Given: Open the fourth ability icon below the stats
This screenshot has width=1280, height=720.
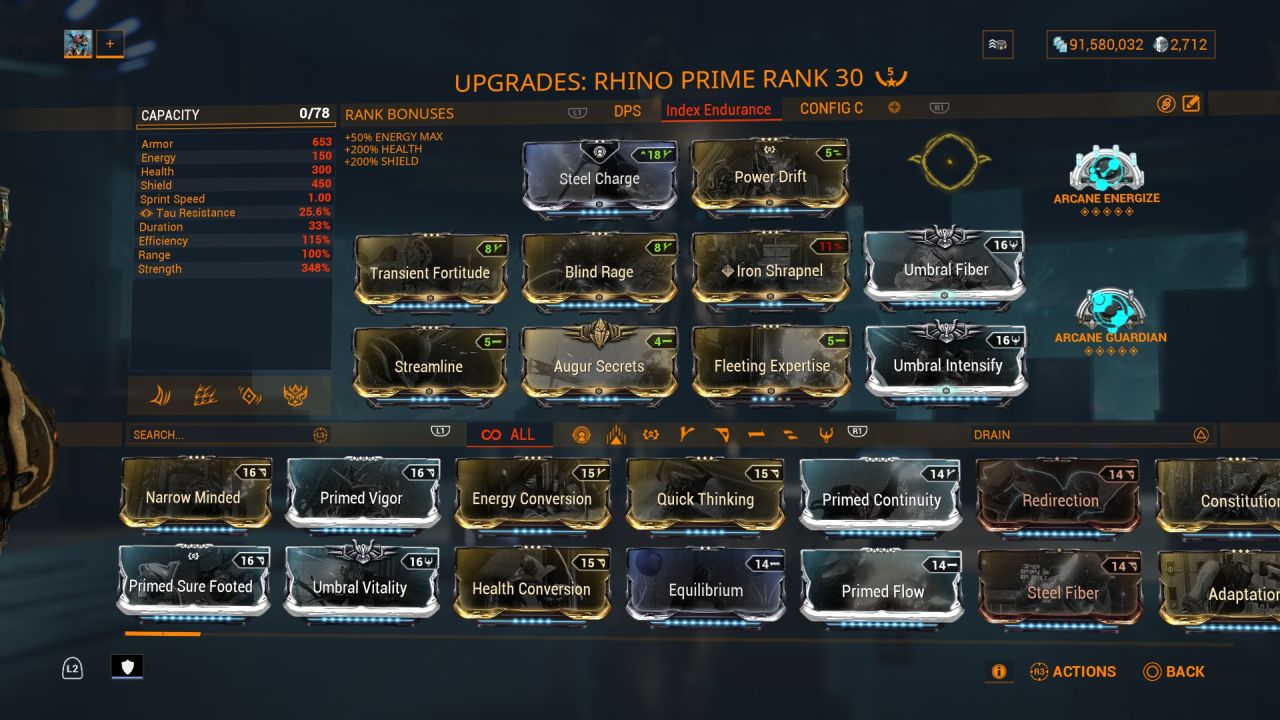Looking at the screenshot, I should pyautogui.click(x=295, y=396).
